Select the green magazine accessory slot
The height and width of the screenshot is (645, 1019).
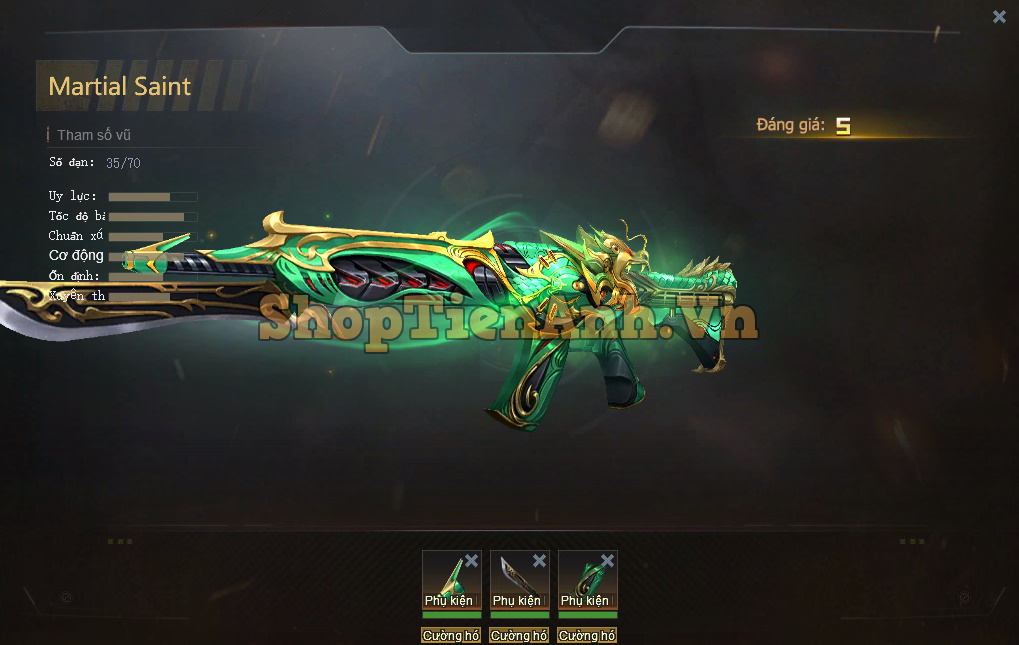582,582
